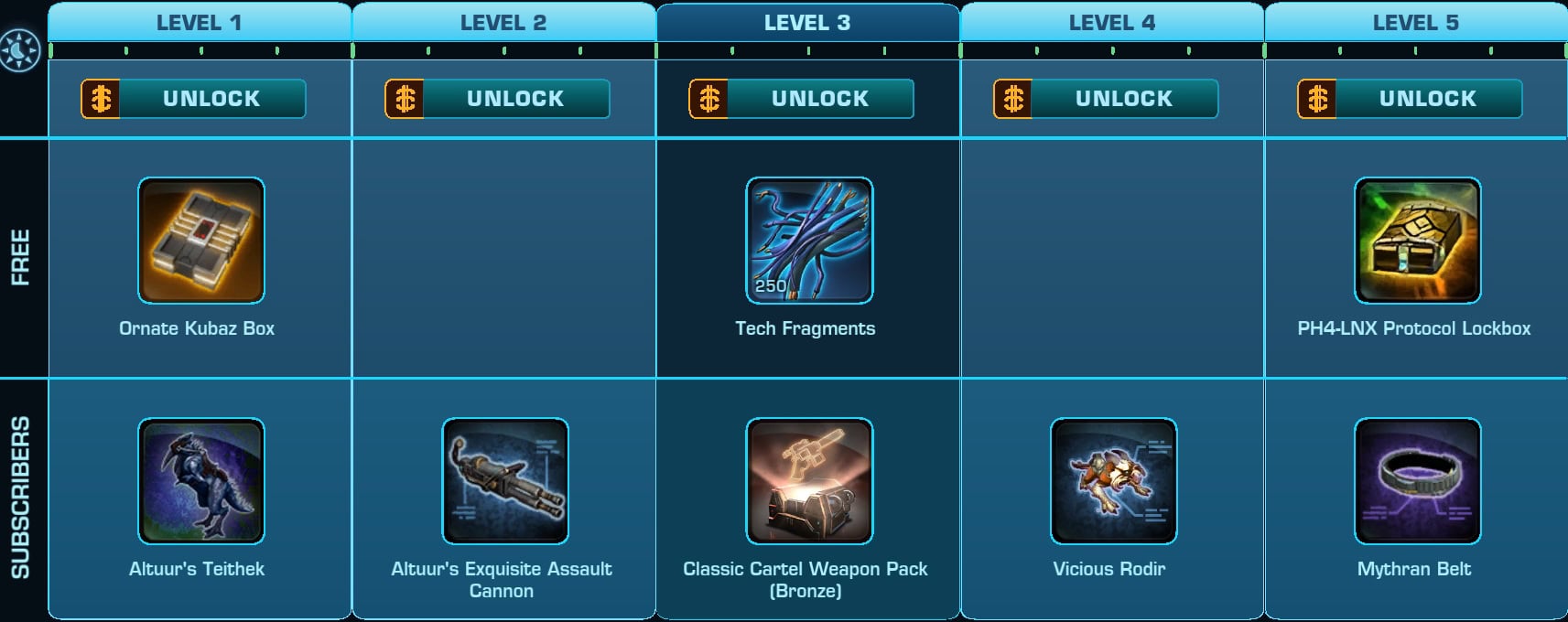1568x622 pixels.
Task: Switch to the Level 2 header
Action: 503,23
